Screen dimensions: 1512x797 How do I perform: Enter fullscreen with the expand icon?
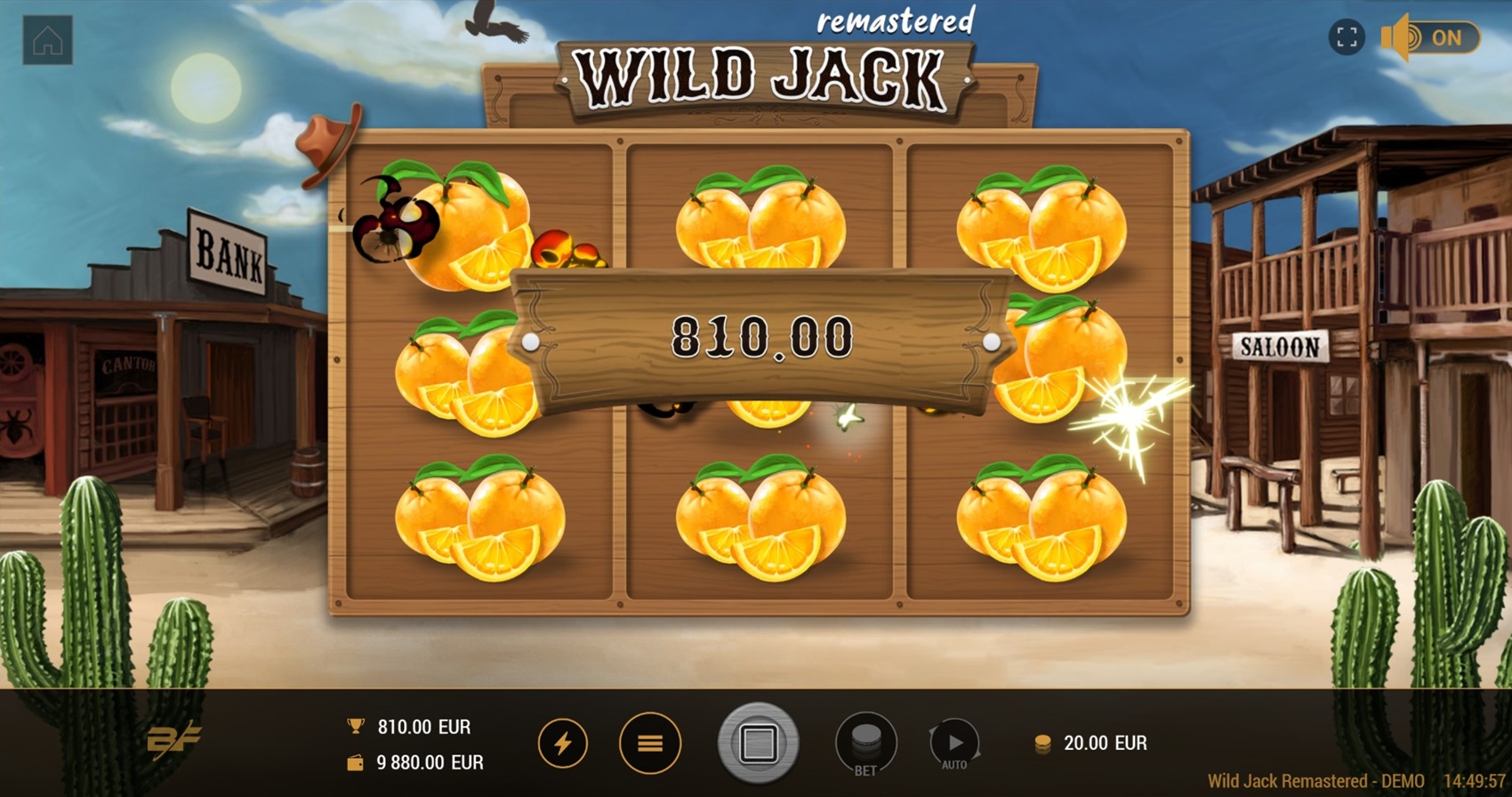pos(1346,37)
